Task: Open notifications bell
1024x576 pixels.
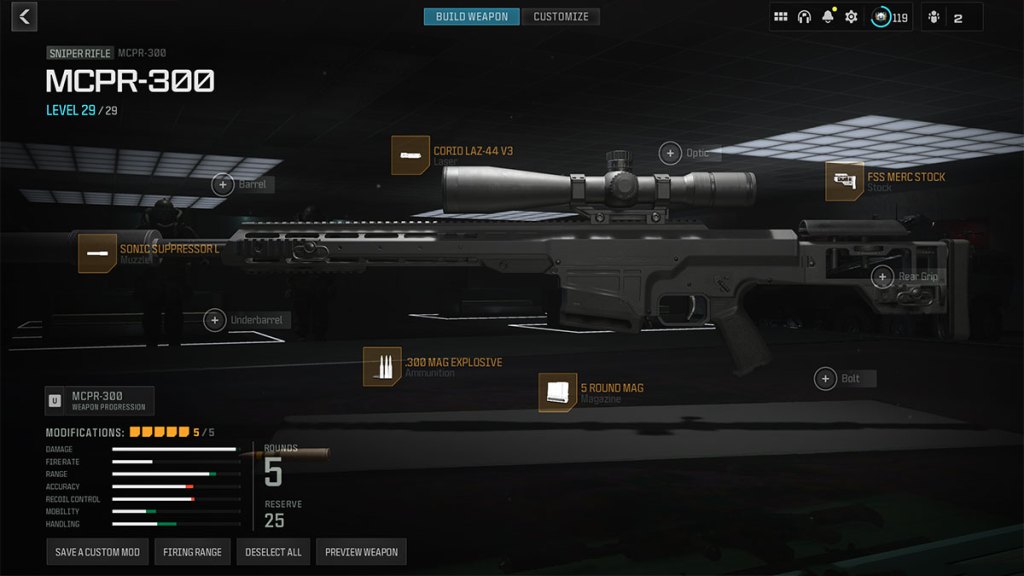Action: coord(828,17)
